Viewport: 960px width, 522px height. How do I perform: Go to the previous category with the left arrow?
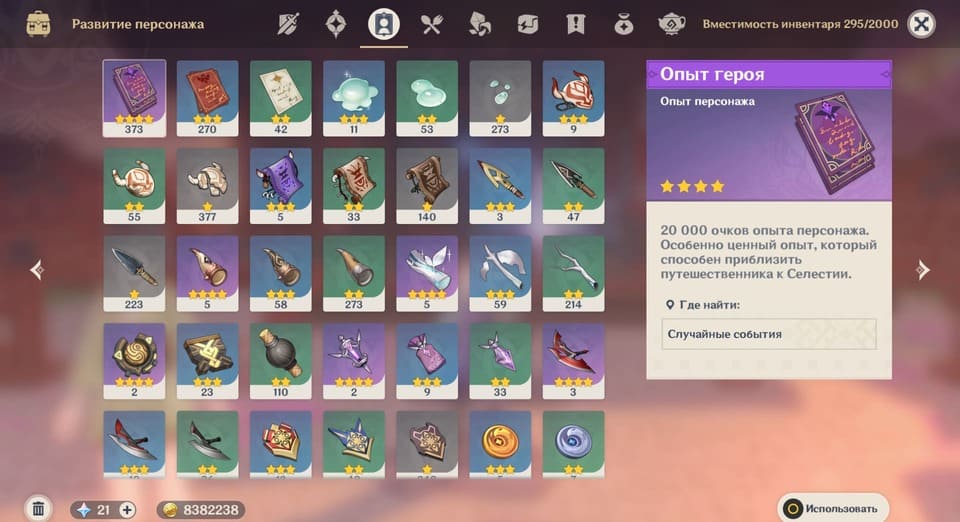click(x=37, y=270)
